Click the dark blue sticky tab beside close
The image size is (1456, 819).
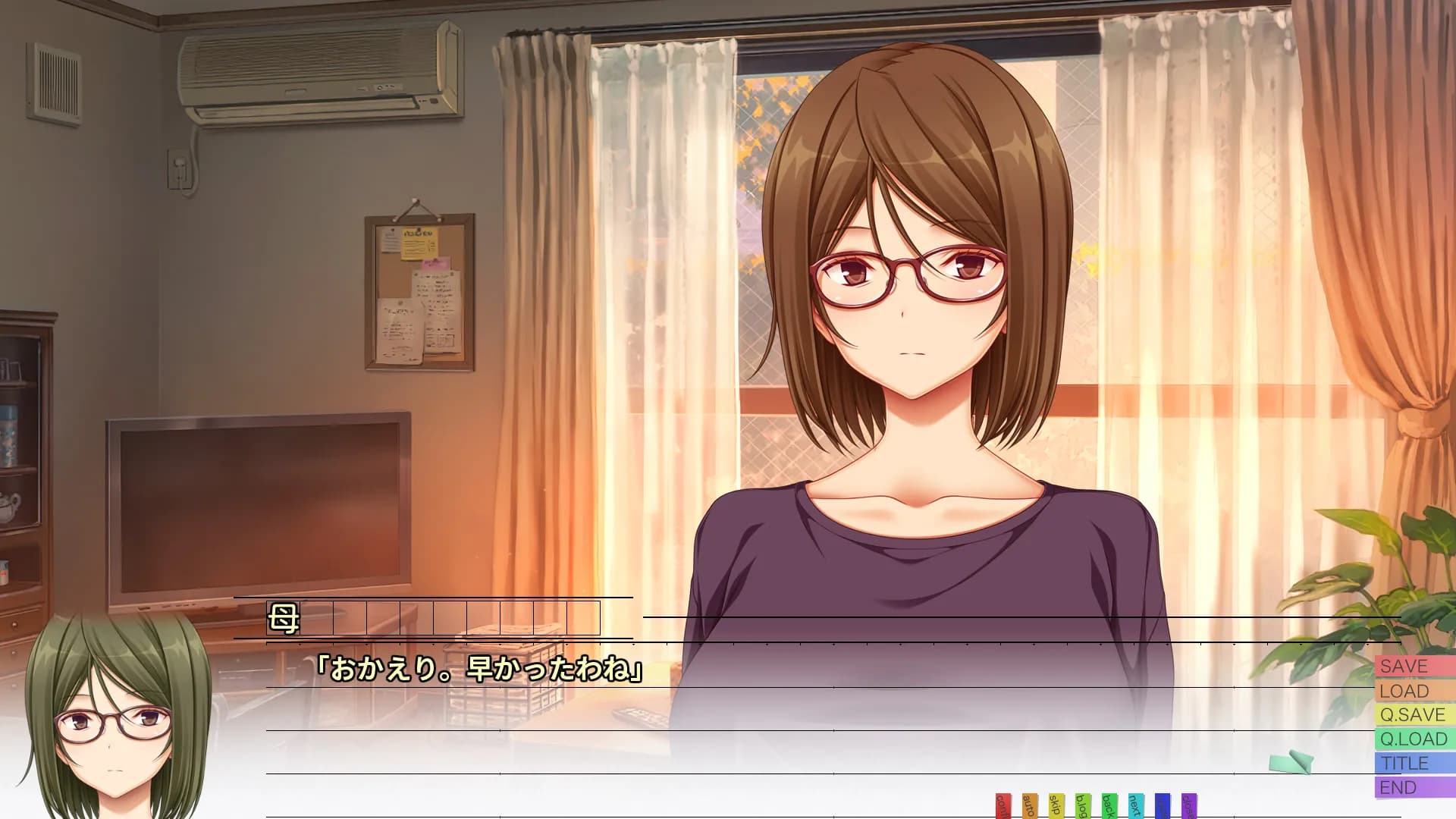click(x=1162, y=804)
